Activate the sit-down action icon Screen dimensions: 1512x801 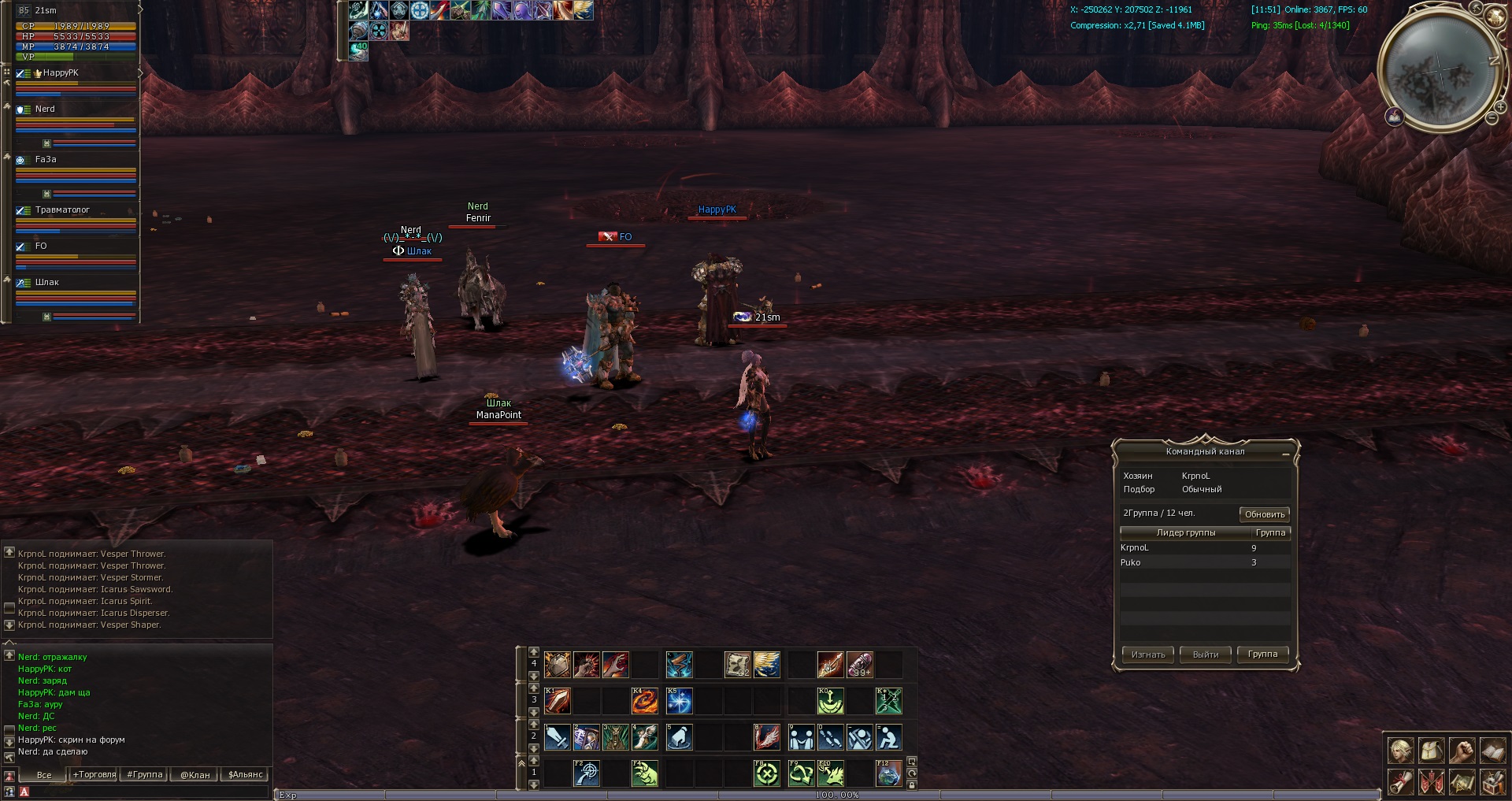point(889,738)
